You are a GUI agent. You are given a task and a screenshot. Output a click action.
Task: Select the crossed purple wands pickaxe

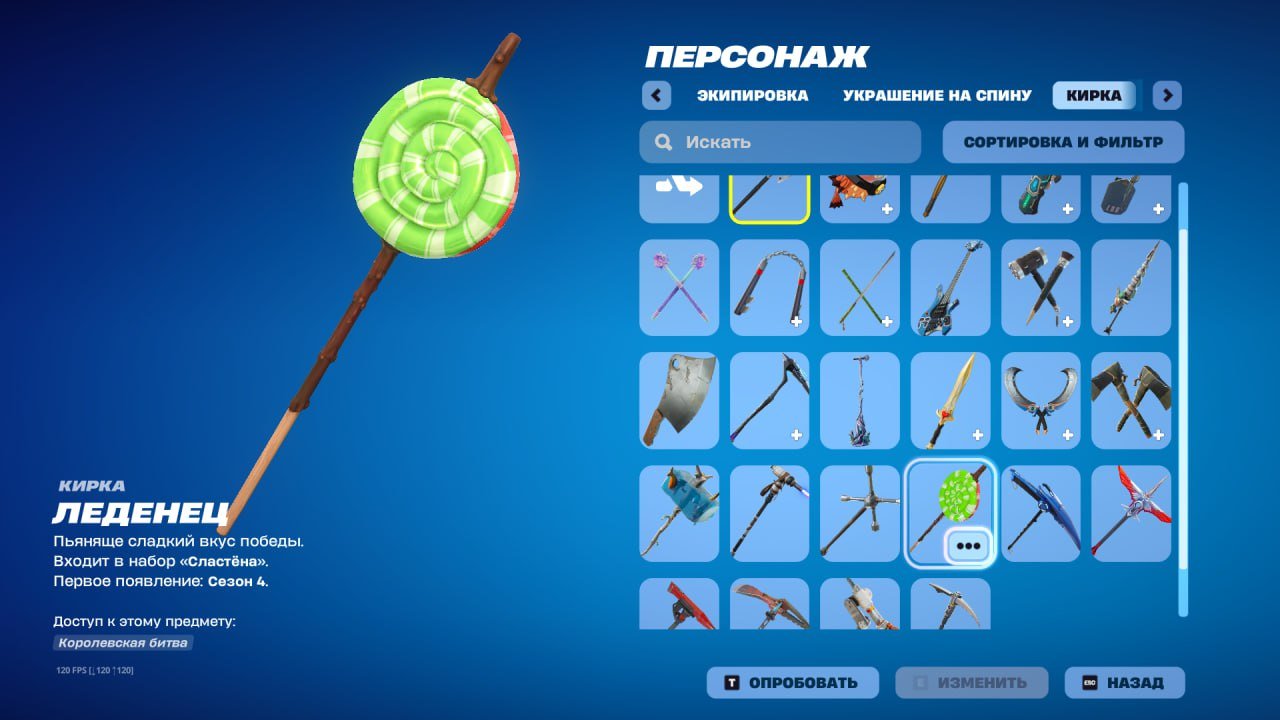click(x=678, y=289)
